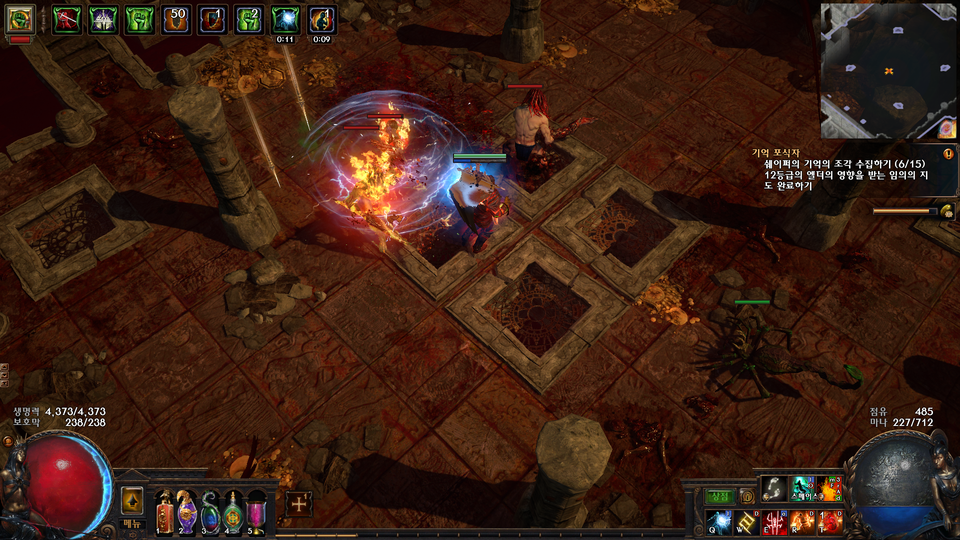Activate the W golden rune skill
This screenshot has width=960, height=540.
point(747,521)
